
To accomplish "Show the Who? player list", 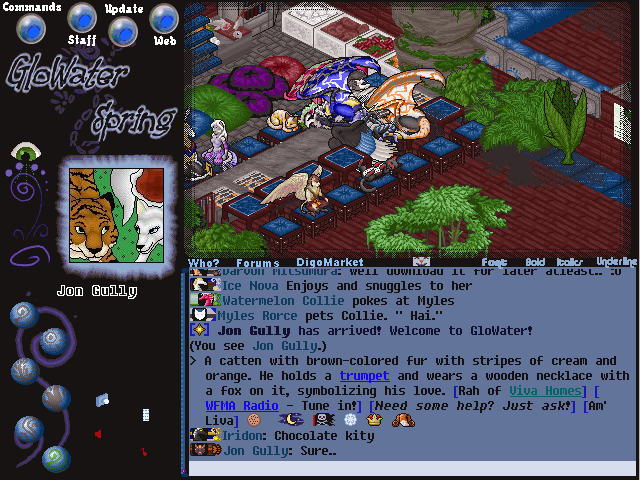I will (204, 263).
